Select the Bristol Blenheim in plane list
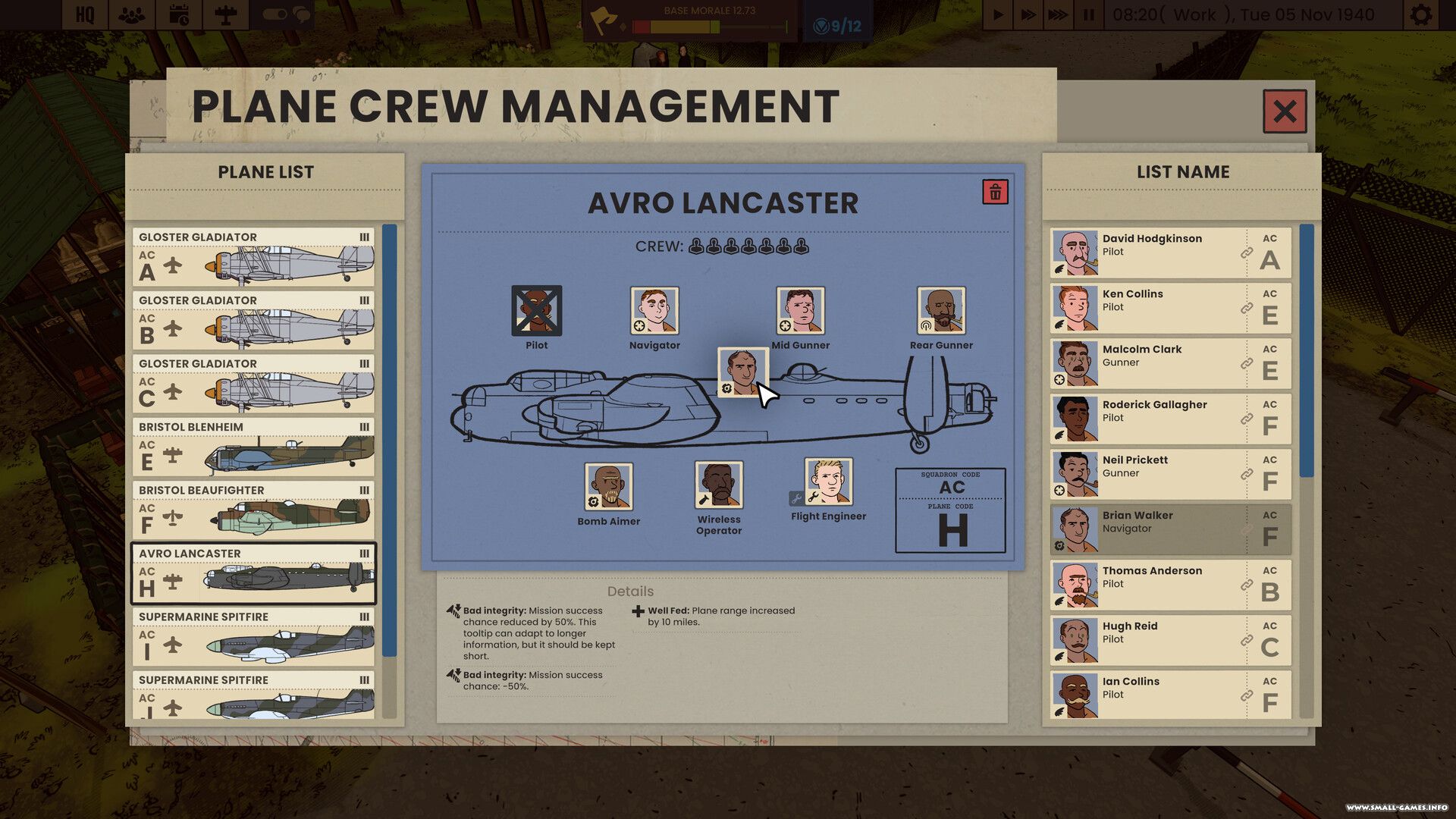 click(253, 447)
